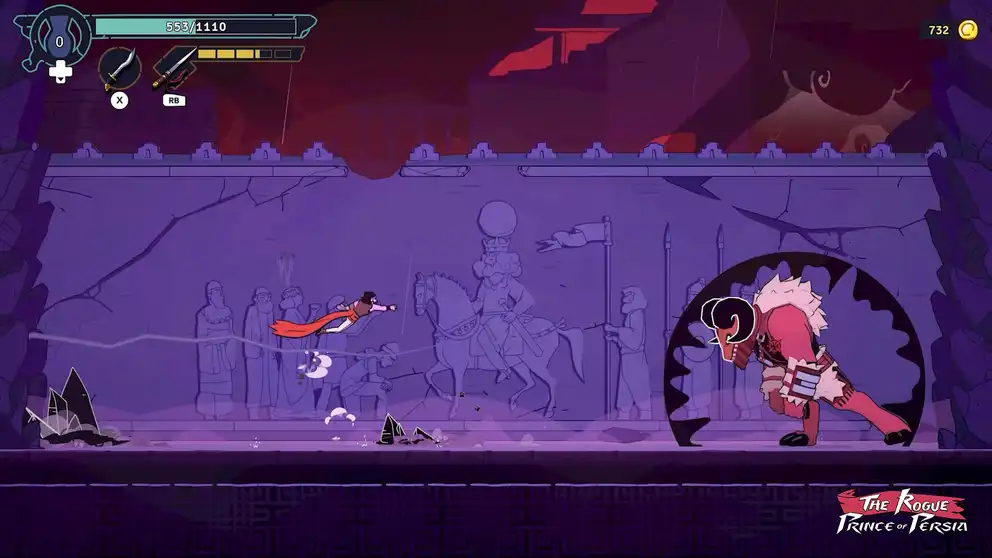This screenshot has width=992, height=558.
Task: Click the gold coin currency icon
Action: [967, 30]
